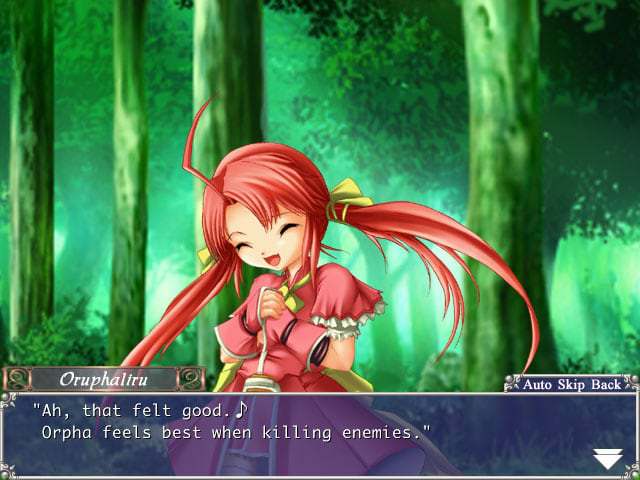The width and height of the screenshot is (640, 480).
Task: Advance dialogue with the white arrow
Action: [x=607, y=459]
